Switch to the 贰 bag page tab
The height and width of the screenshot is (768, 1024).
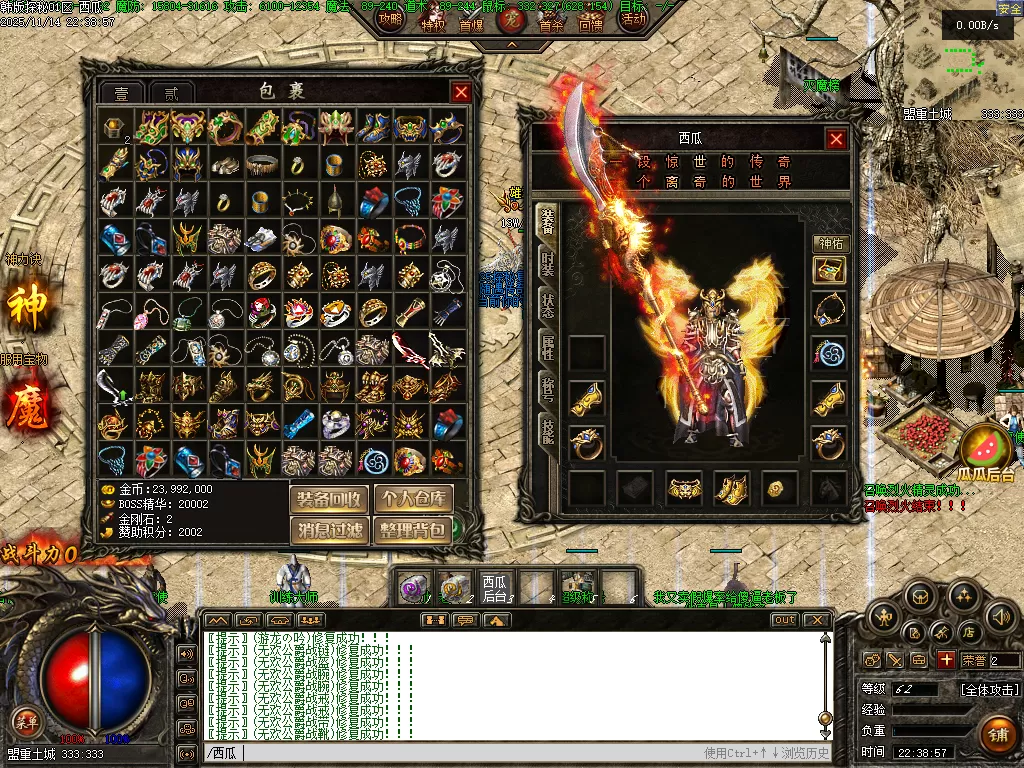point(172,94)
